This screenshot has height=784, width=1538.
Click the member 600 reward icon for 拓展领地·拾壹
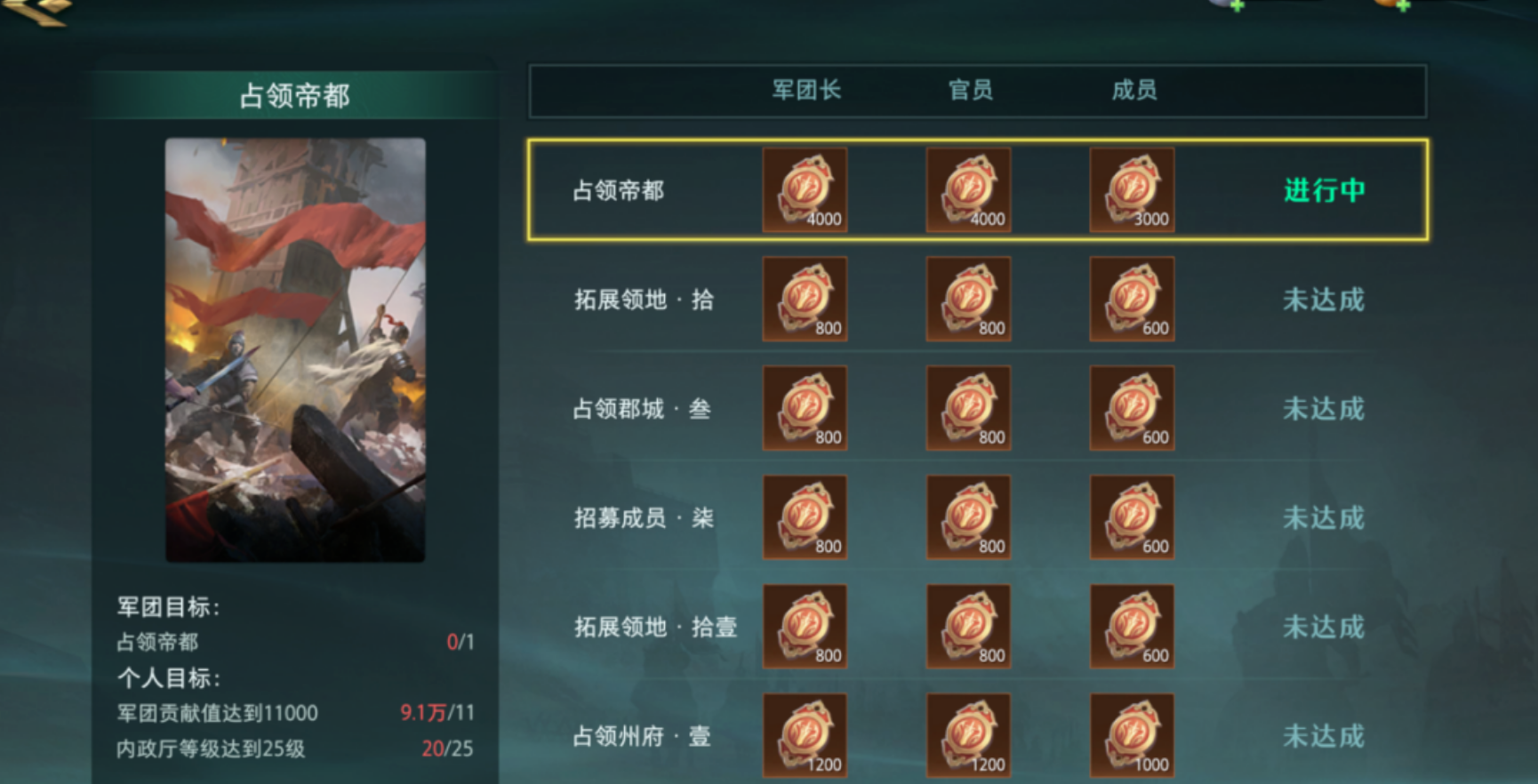pos(1131,627)
